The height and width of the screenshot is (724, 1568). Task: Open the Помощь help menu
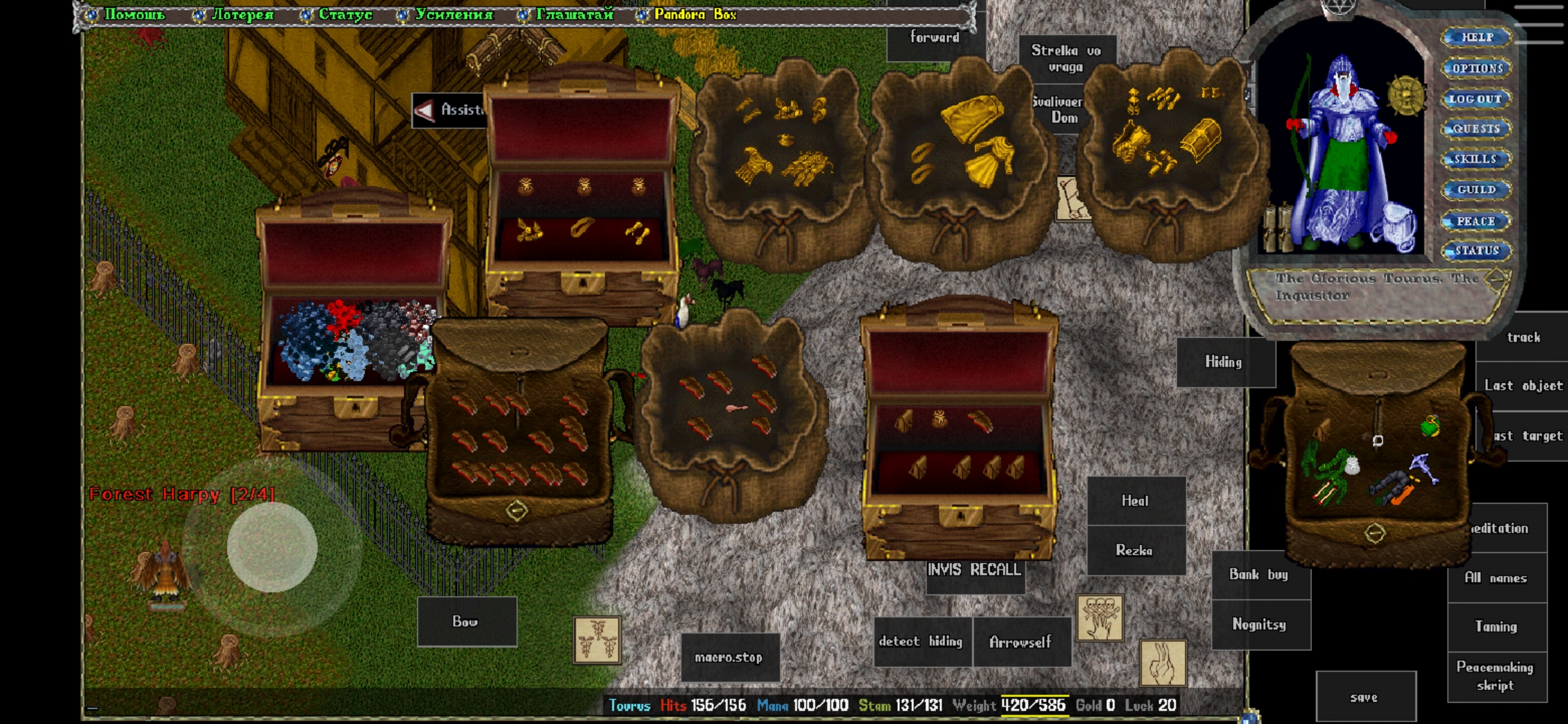[133, 15]
